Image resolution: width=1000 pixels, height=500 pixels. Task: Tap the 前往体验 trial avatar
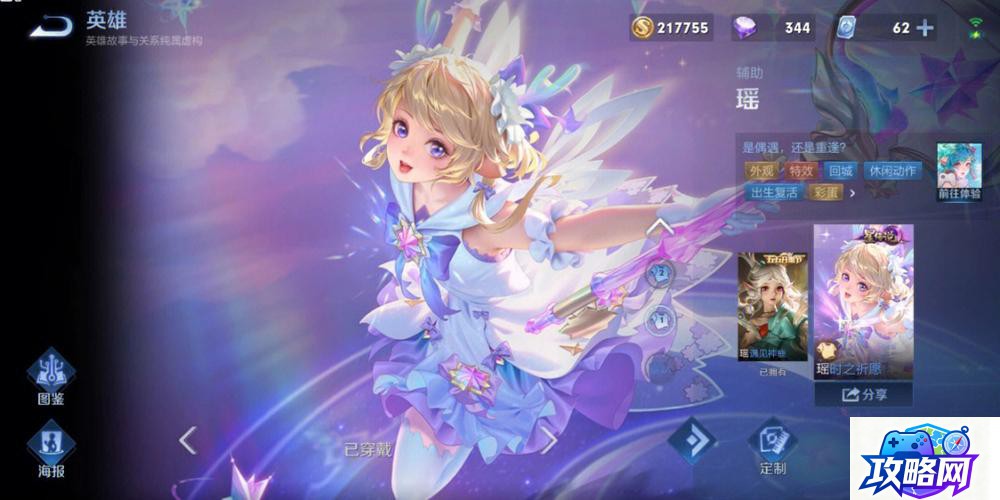(959, 170)
